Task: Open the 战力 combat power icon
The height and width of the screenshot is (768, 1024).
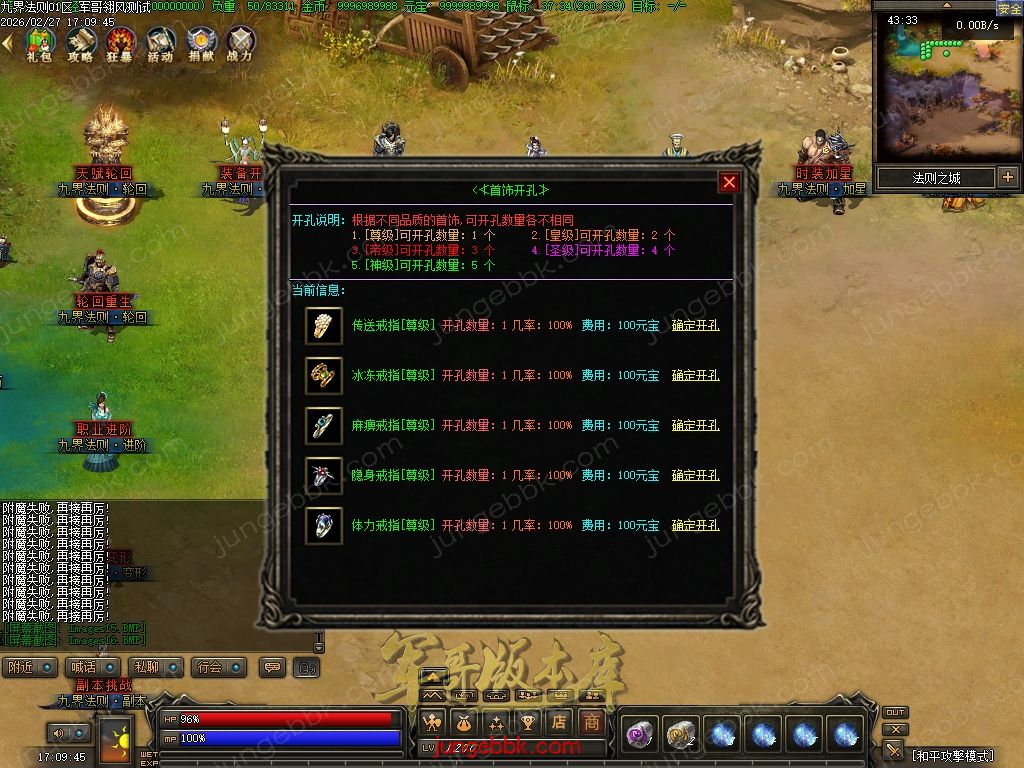Action: [240, 43]
